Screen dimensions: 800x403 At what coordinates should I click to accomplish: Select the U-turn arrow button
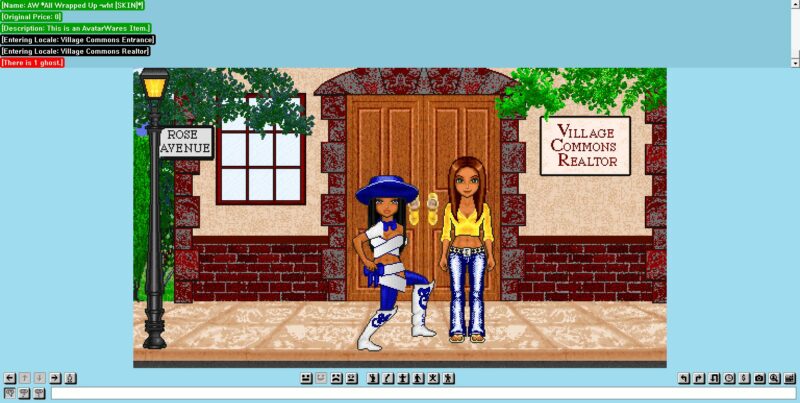tap(714, 378)
